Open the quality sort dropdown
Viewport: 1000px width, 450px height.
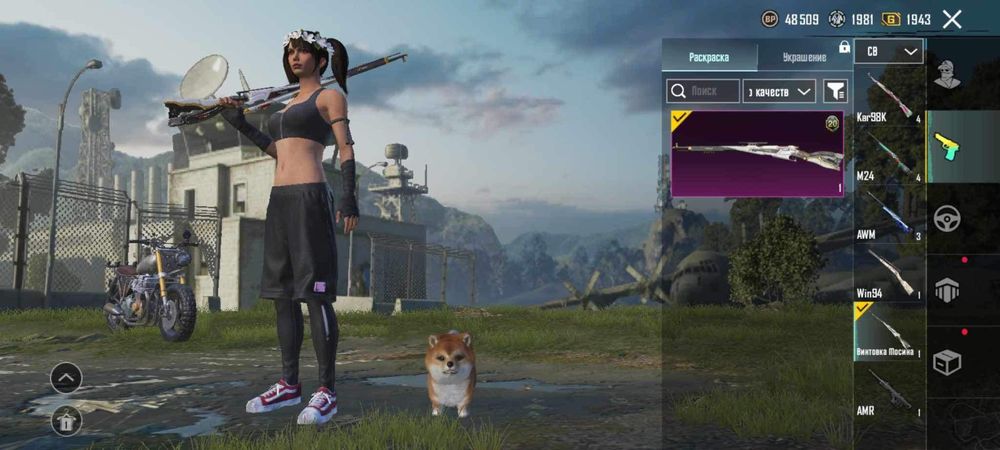point(780,91)
